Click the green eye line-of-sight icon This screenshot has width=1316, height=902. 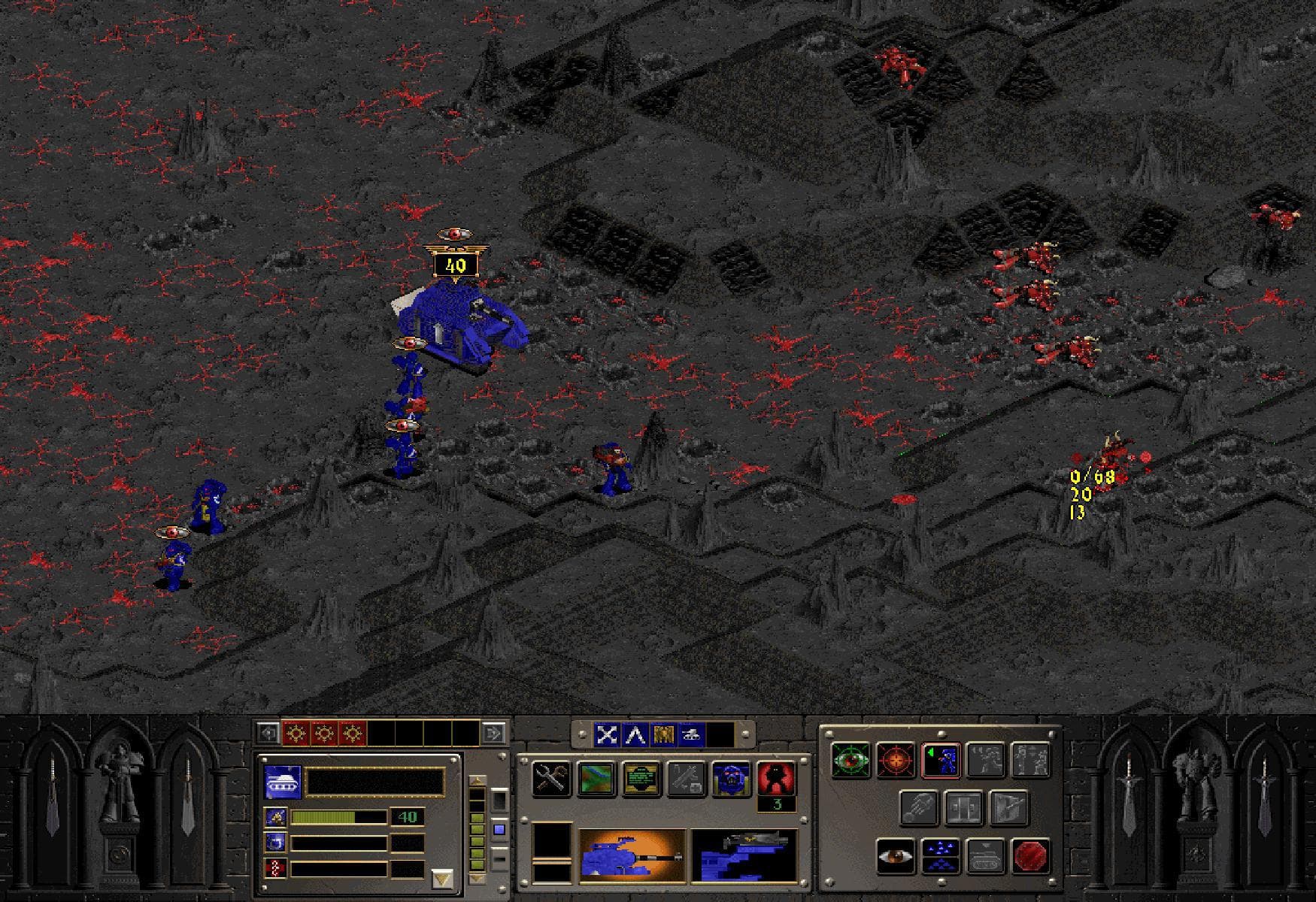(850, 761)
